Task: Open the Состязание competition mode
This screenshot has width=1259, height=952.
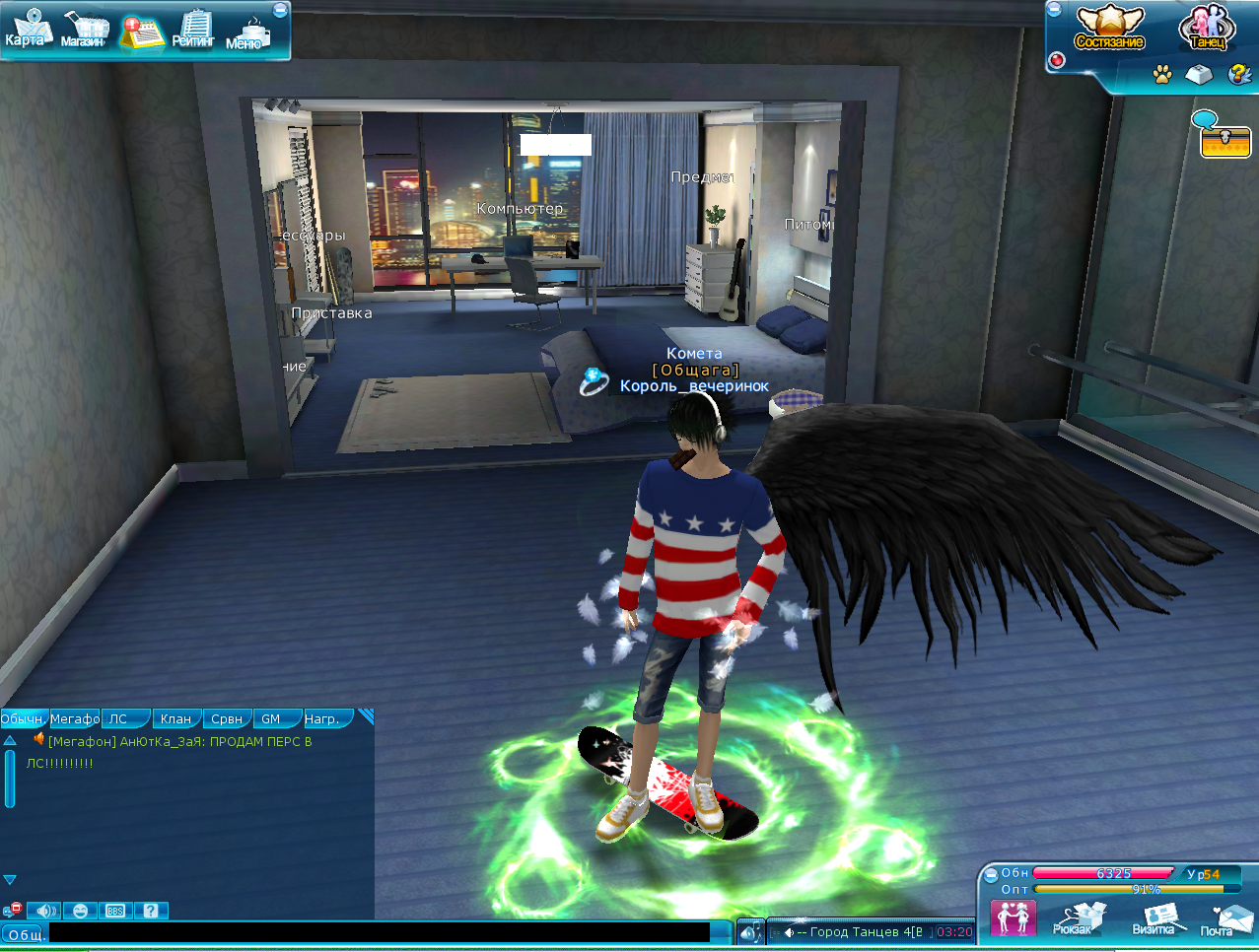Action: point(1109,28)
